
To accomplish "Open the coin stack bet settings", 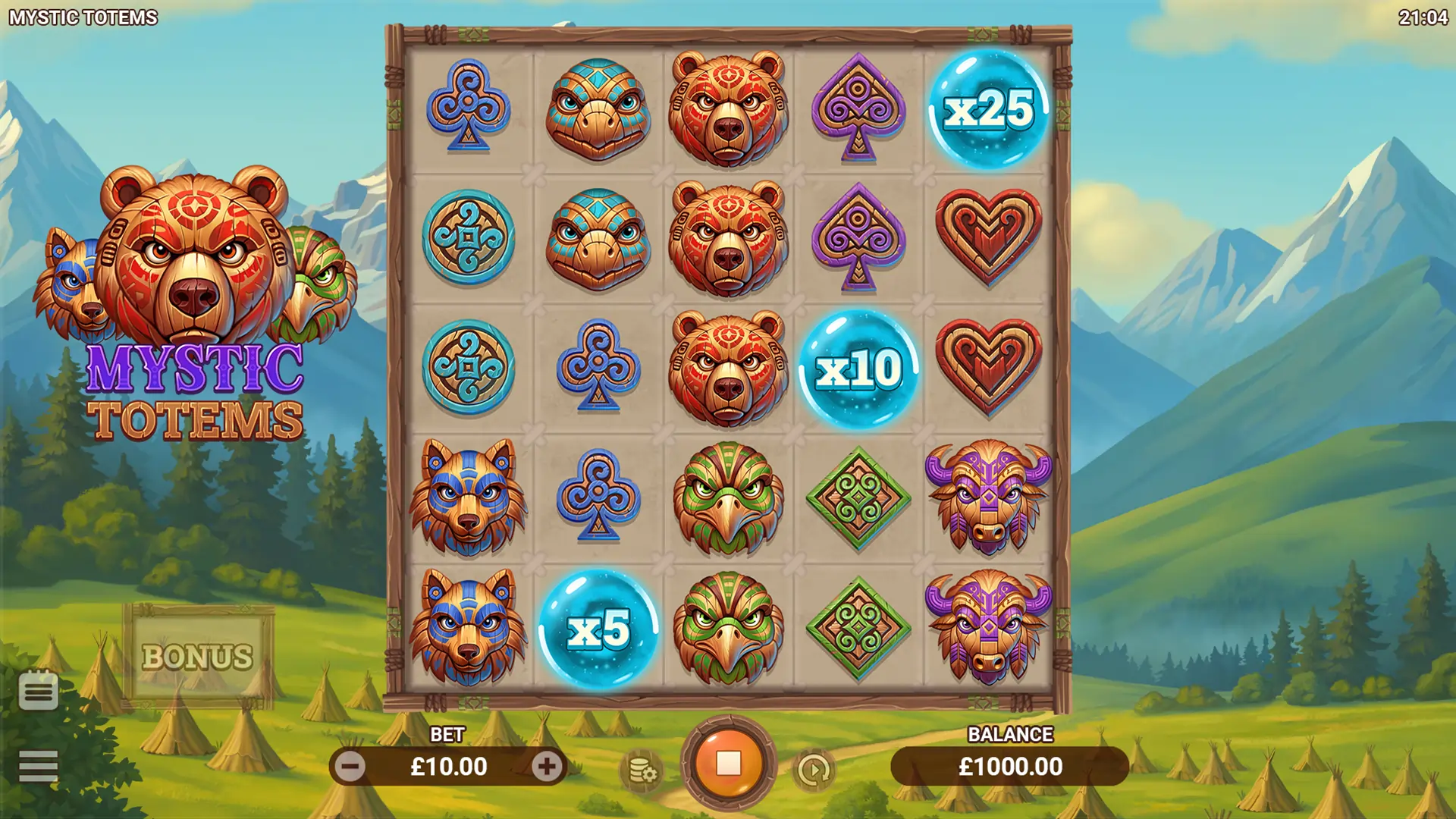I will 642,770.
